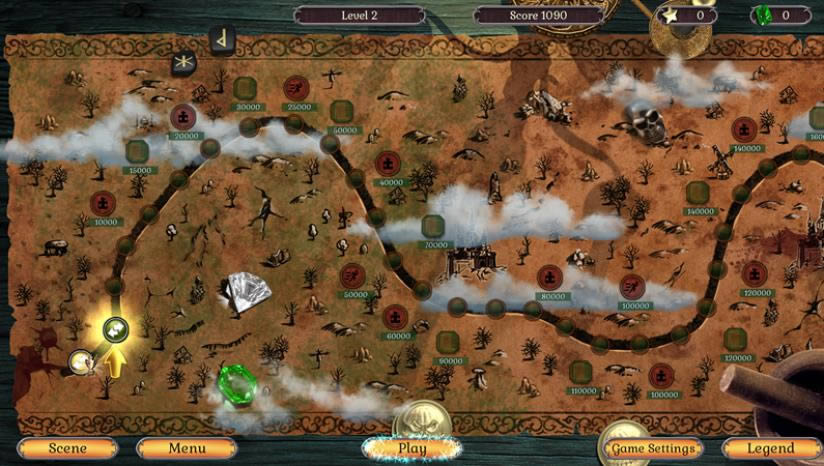
Task: Click the 15000 point green reward marker
Action: click(138, 151)
